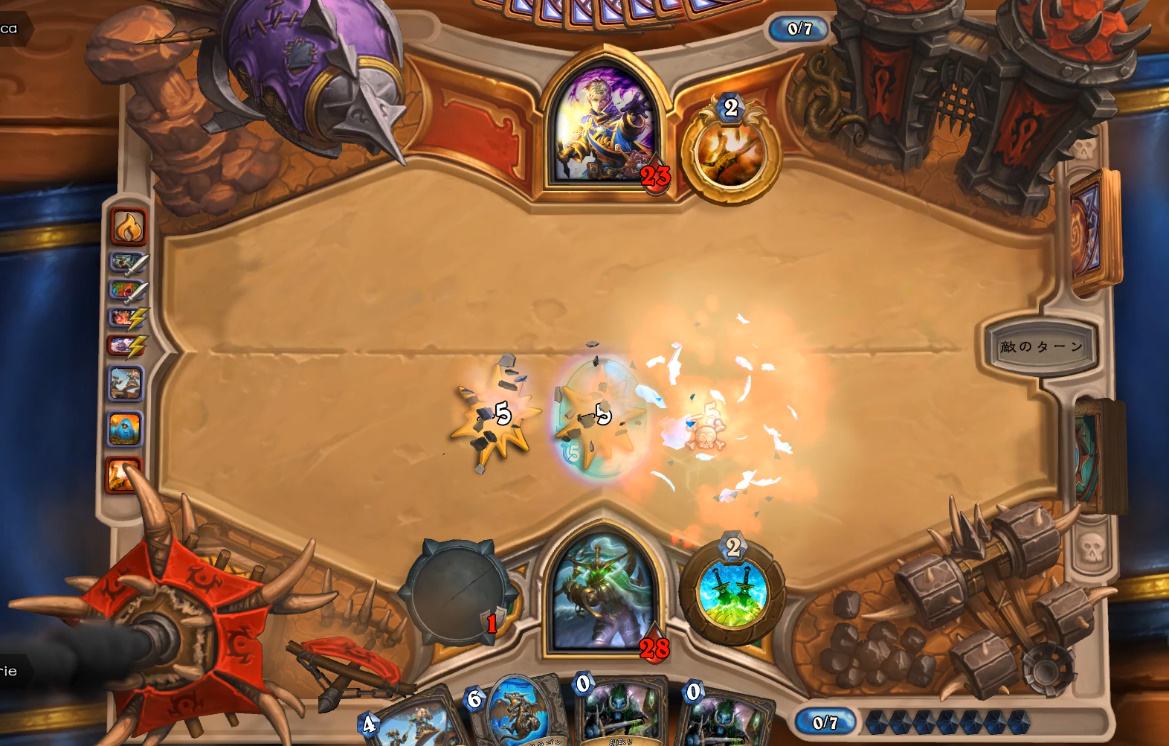Activate the player's green twin-blade hero power
The height and width of the screenshot is (746, 1169).
click(x=732, y=590)
